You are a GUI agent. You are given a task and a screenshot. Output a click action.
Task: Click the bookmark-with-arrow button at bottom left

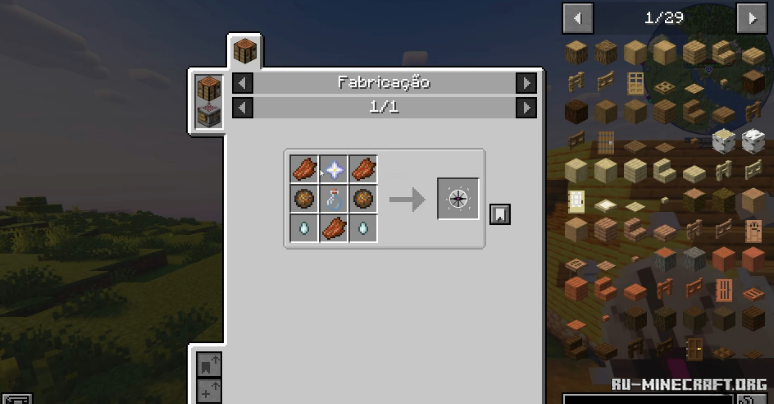209,363
